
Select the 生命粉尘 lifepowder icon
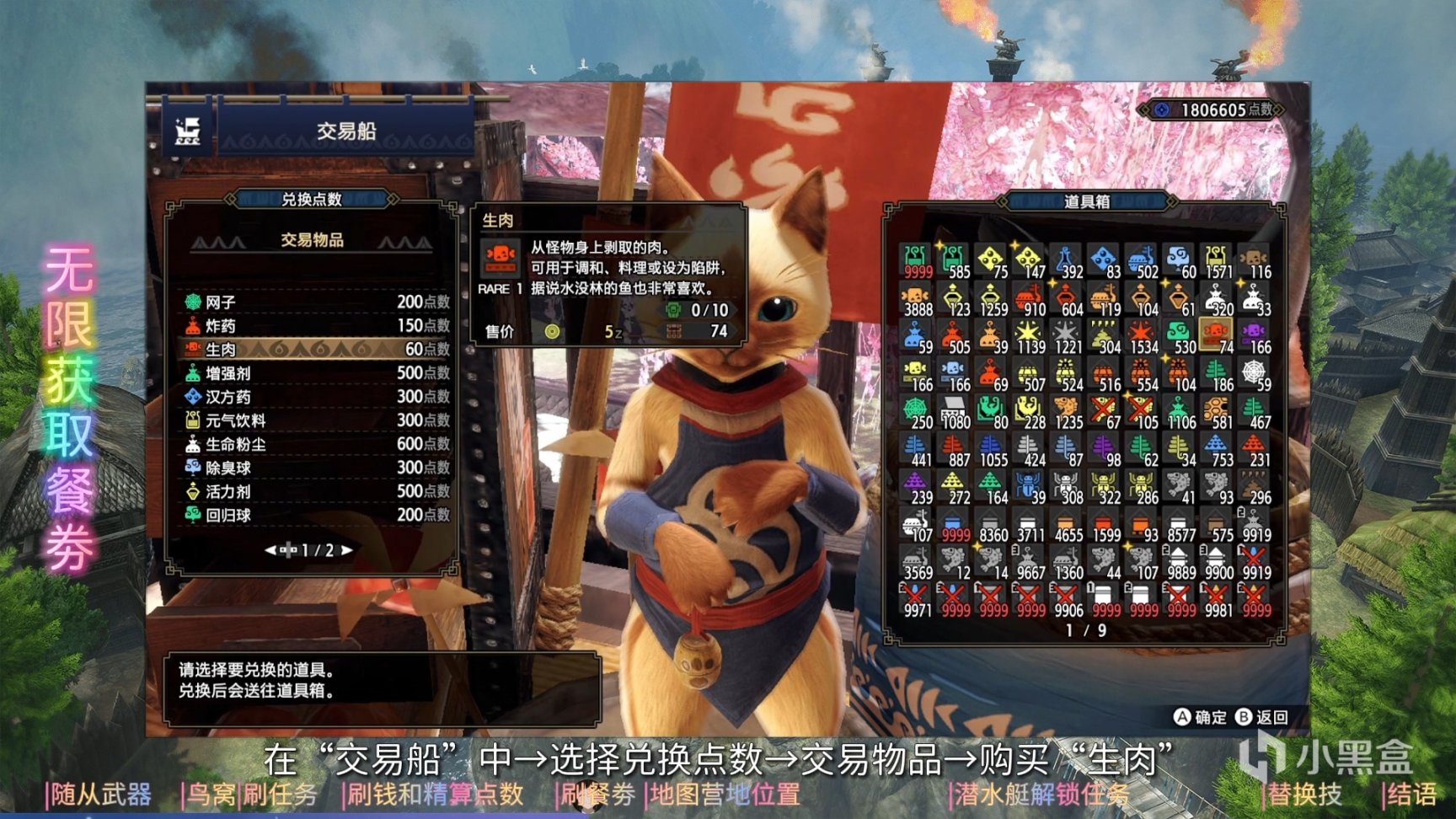(x=192, y=442)
